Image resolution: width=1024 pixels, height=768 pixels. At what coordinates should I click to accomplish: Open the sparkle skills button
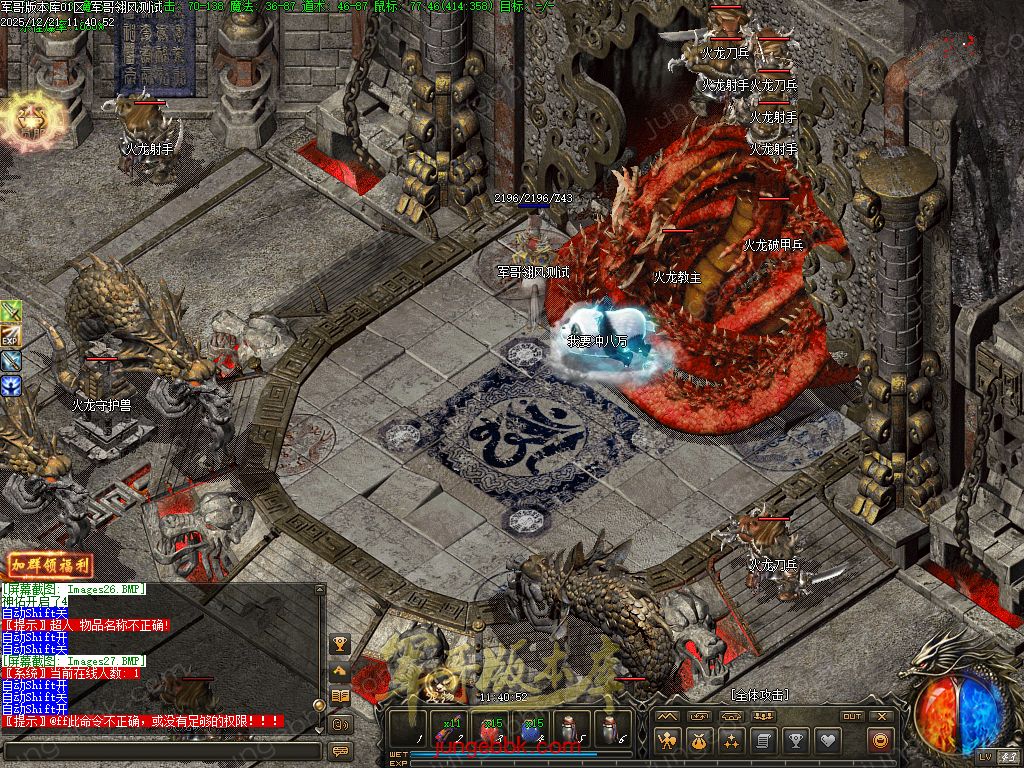click(731, 741)
